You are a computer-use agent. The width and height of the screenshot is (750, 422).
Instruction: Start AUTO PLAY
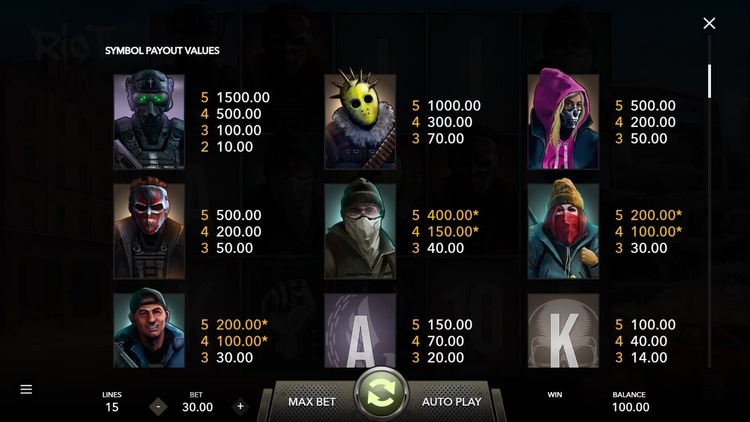coord(452,401)
